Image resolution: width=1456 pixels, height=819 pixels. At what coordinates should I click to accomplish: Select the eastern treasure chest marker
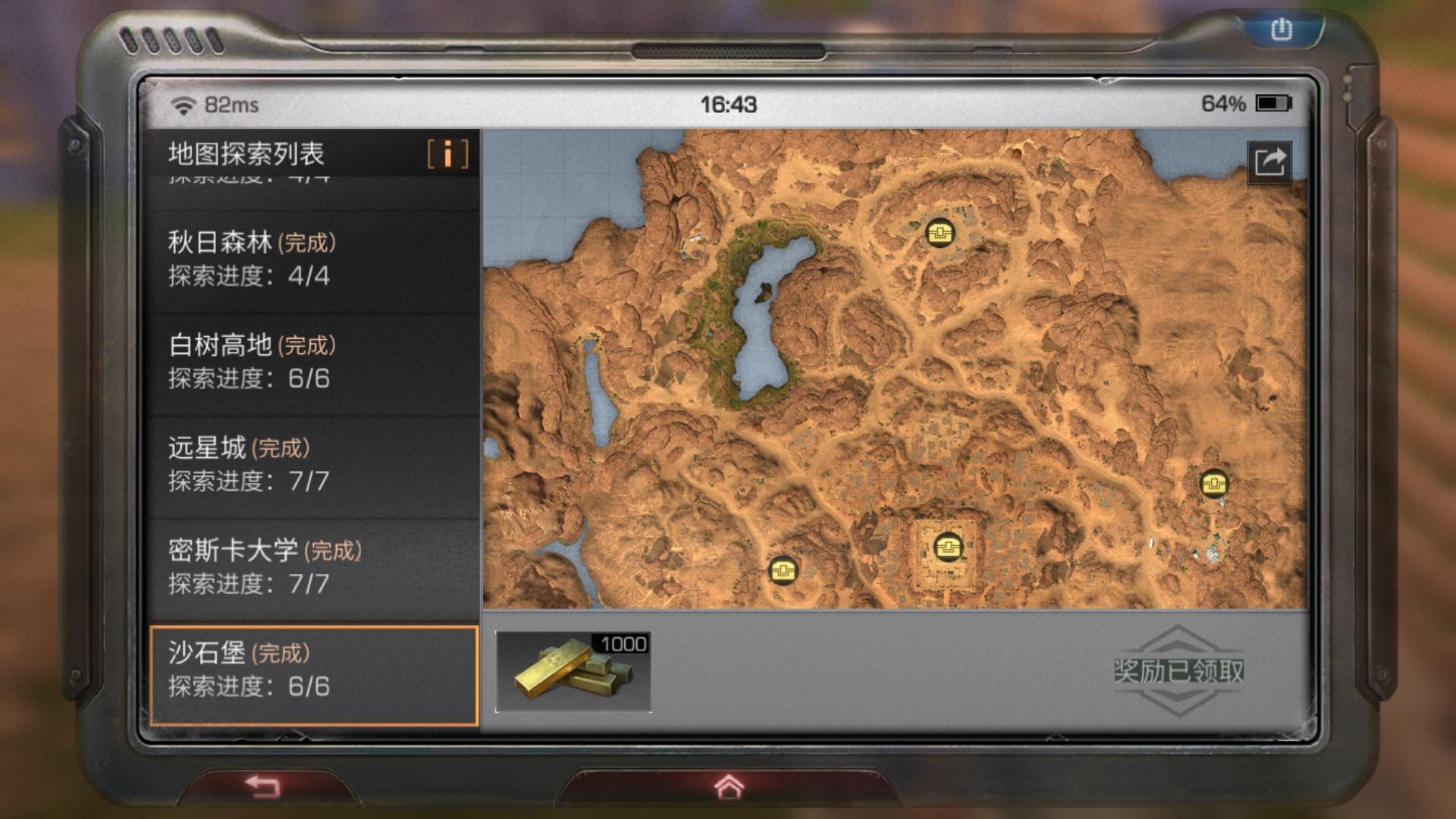pos(1213,483)
